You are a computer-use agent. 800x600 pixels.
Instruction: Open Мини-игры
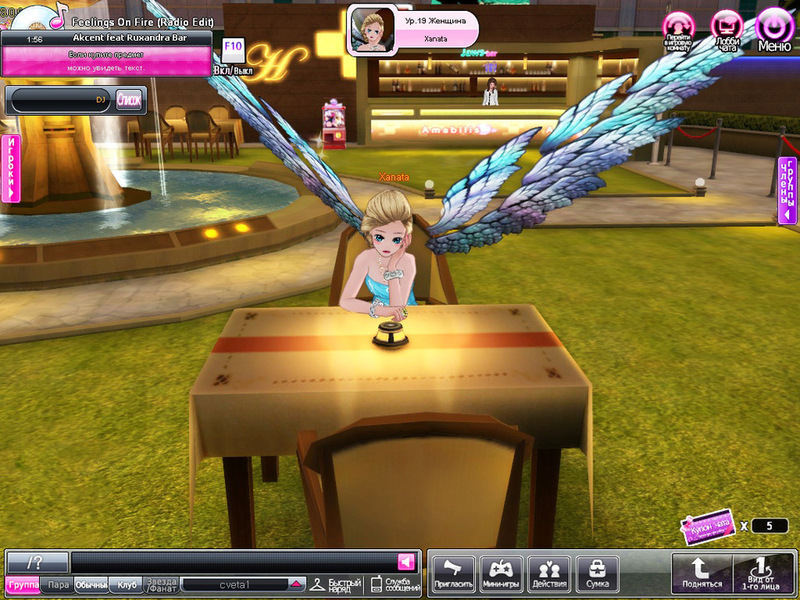[x=501, y=574]
